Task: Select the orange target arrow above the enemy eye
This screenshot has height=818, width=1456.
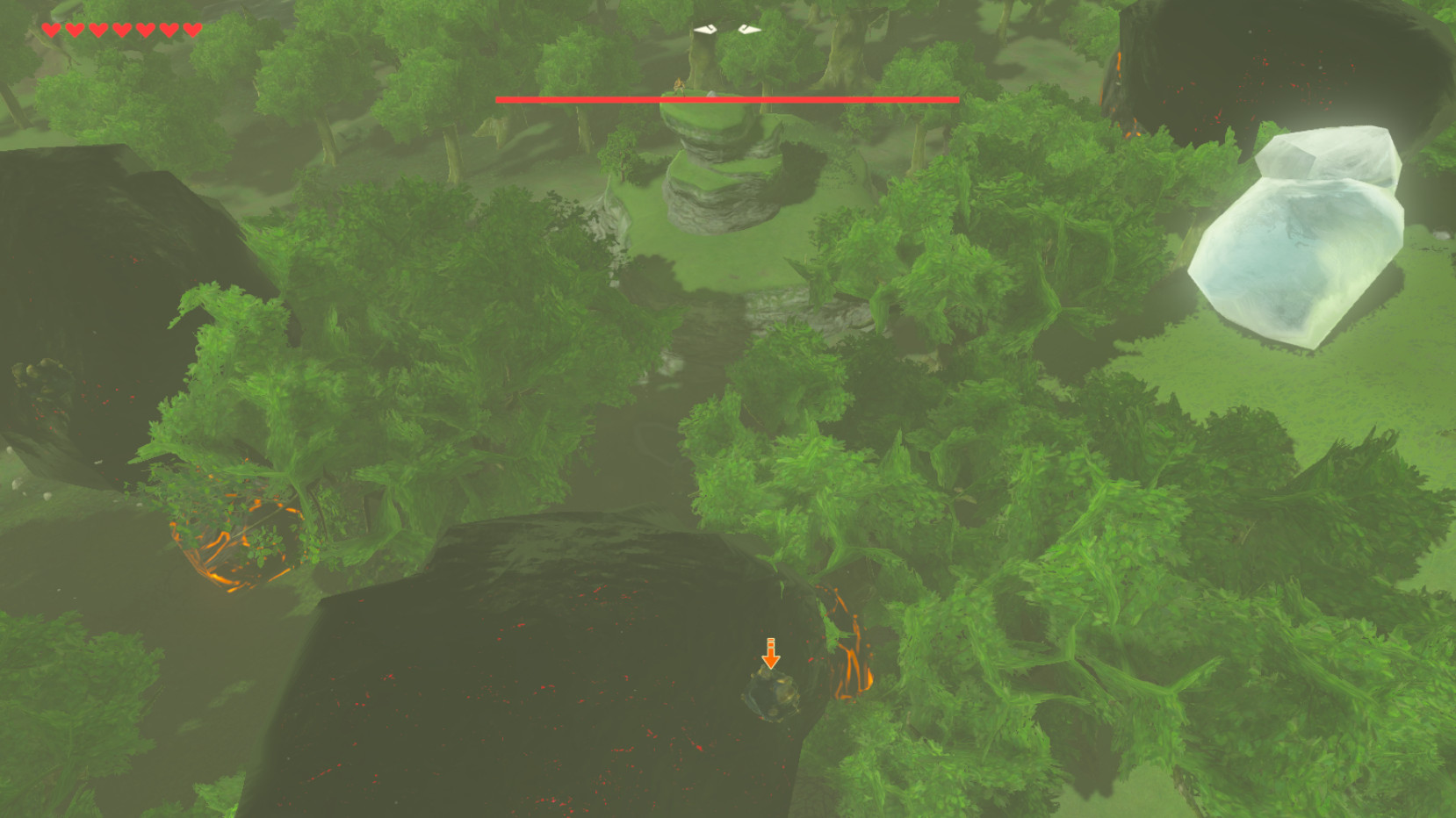Action: tap(771, 651)
